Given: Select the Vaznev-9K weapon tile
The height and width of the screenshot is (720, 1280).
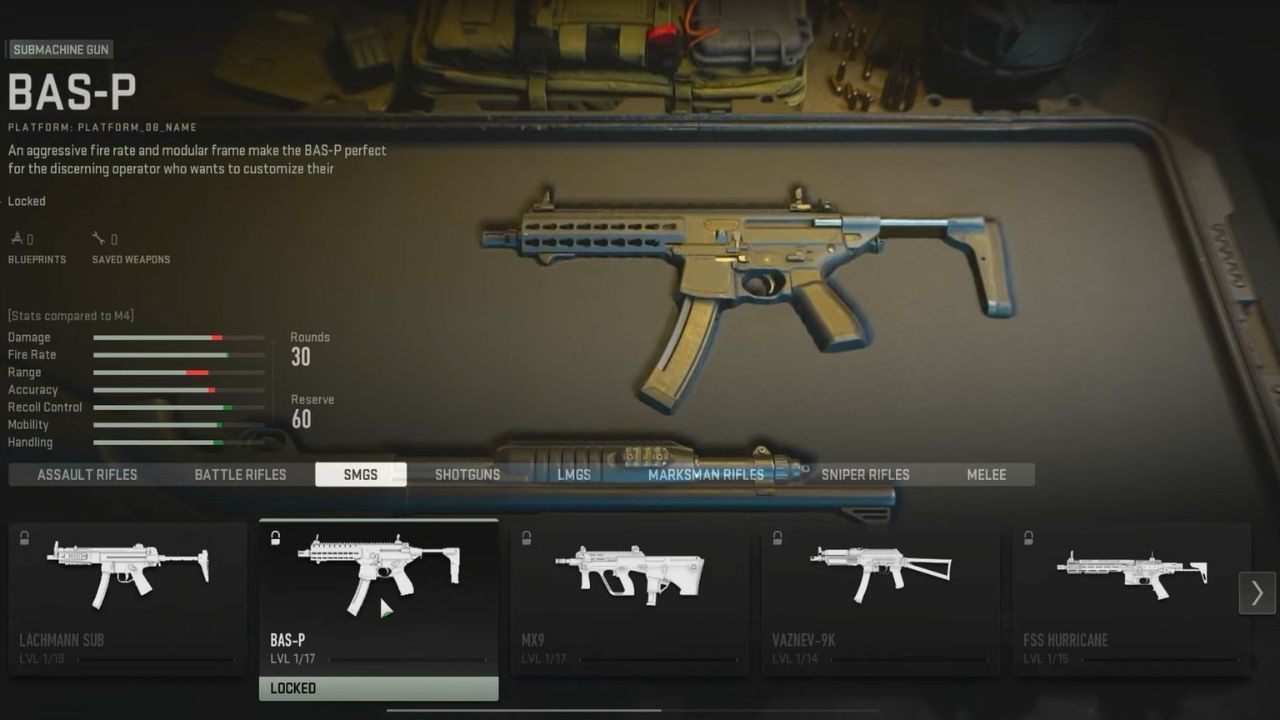Looking at the screenshot, I should click(x=880, y=597).
